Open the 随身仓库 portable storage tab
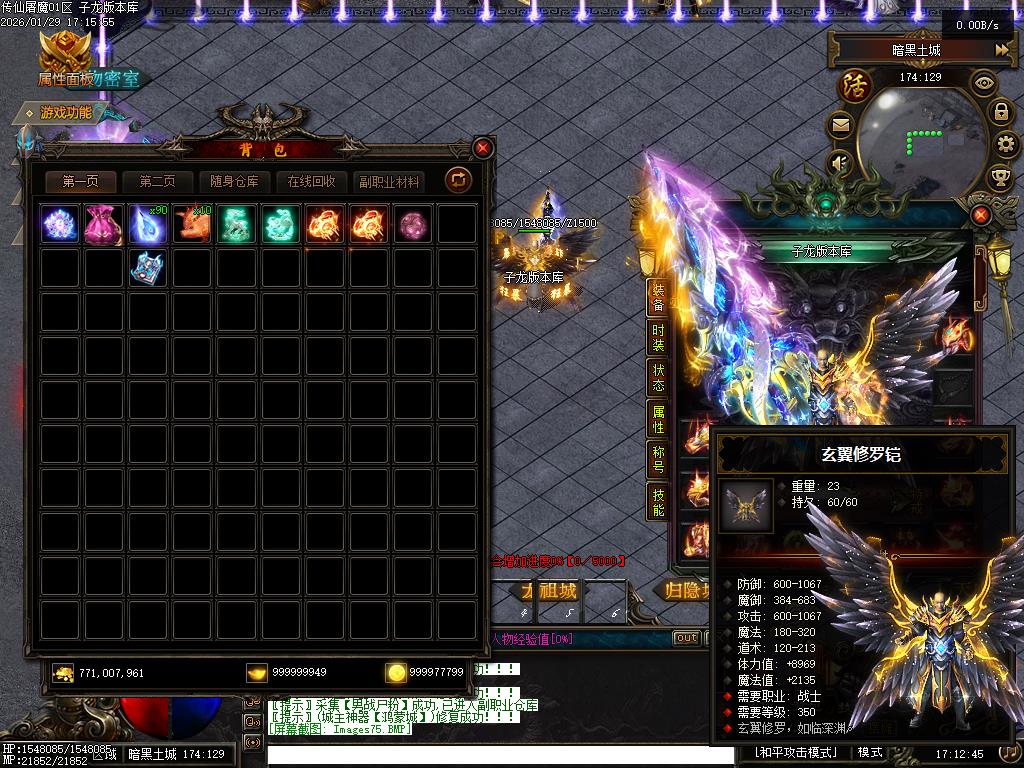The width and height of the screenshot is (1024, 768). 234,182
